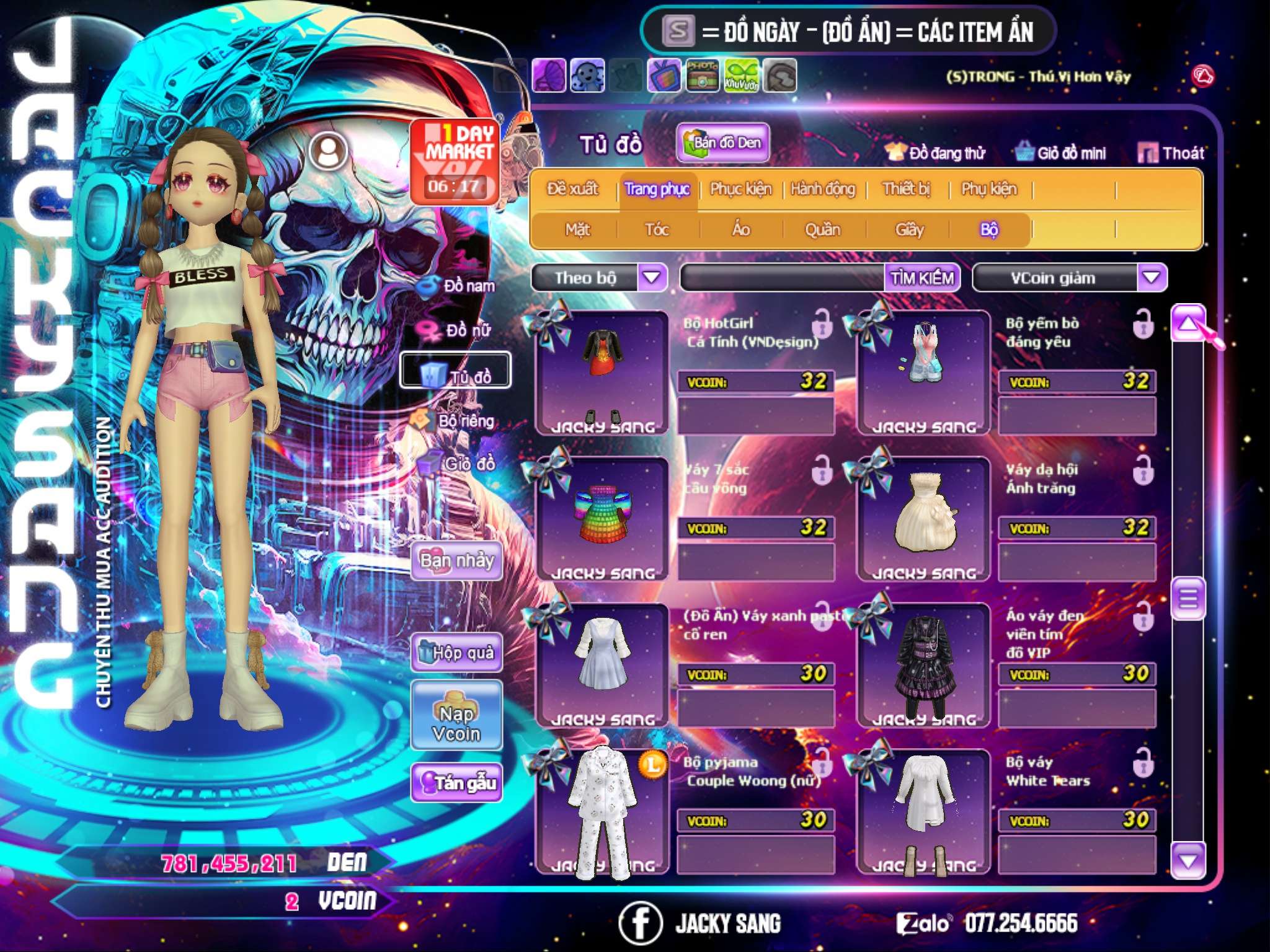Viewport: 1270px width, 952px height.
Task: Open the Bán đồ Đen button
Action: (723, 143)
